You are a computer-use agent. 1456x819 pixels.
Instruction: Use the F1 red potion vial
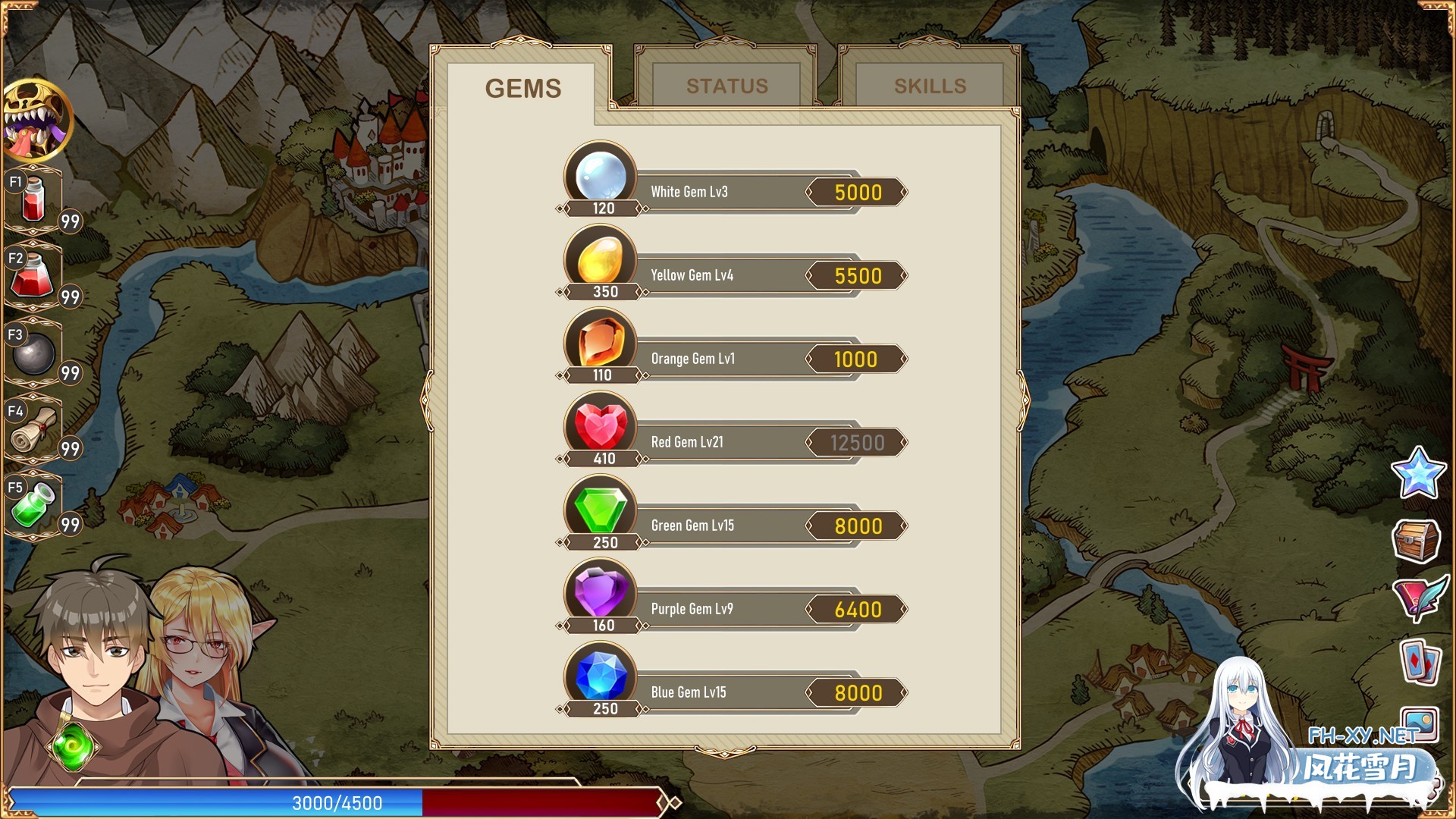34,200
